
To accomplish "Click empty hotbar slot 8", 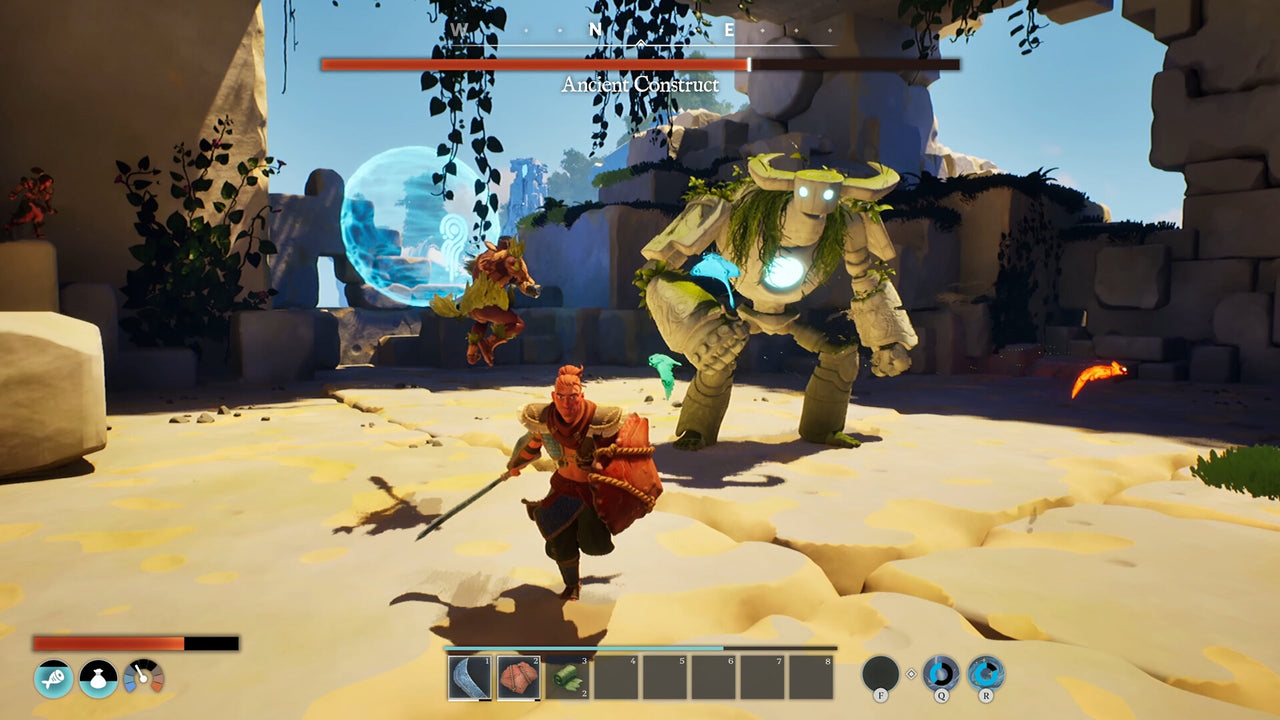I will 813,678.
